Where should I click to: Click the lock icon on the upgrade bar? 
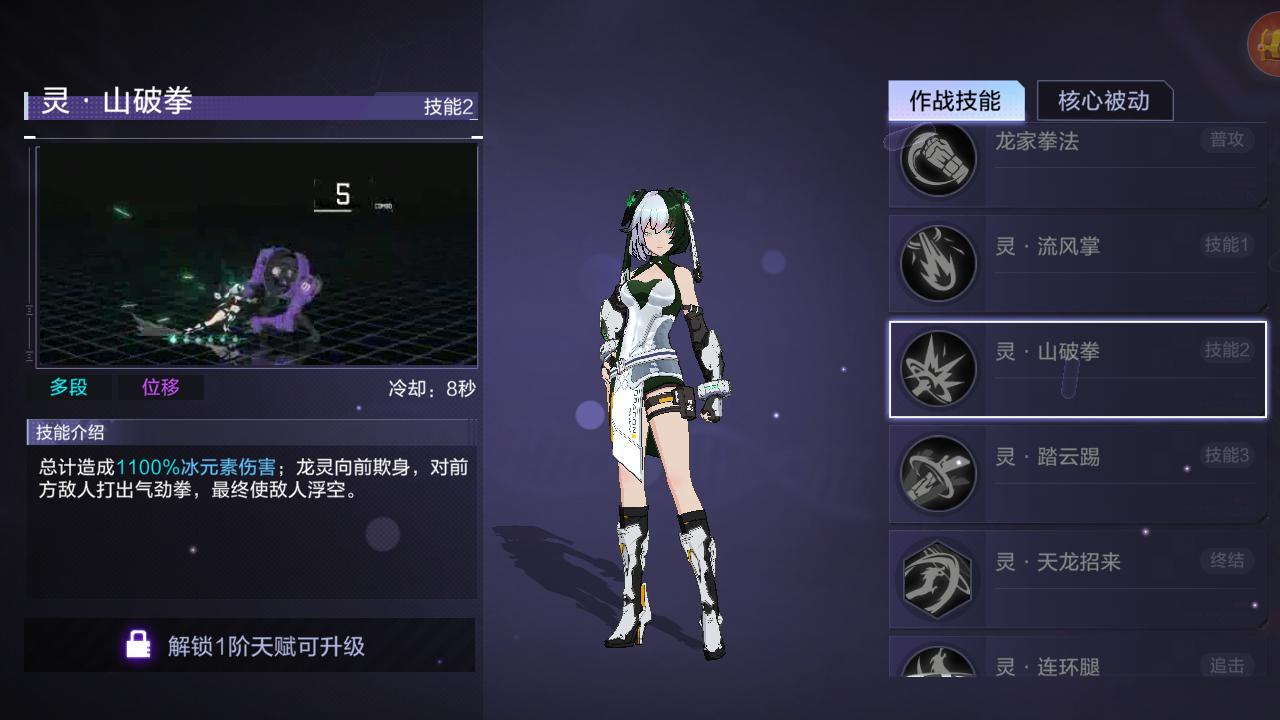click(138, 646)
